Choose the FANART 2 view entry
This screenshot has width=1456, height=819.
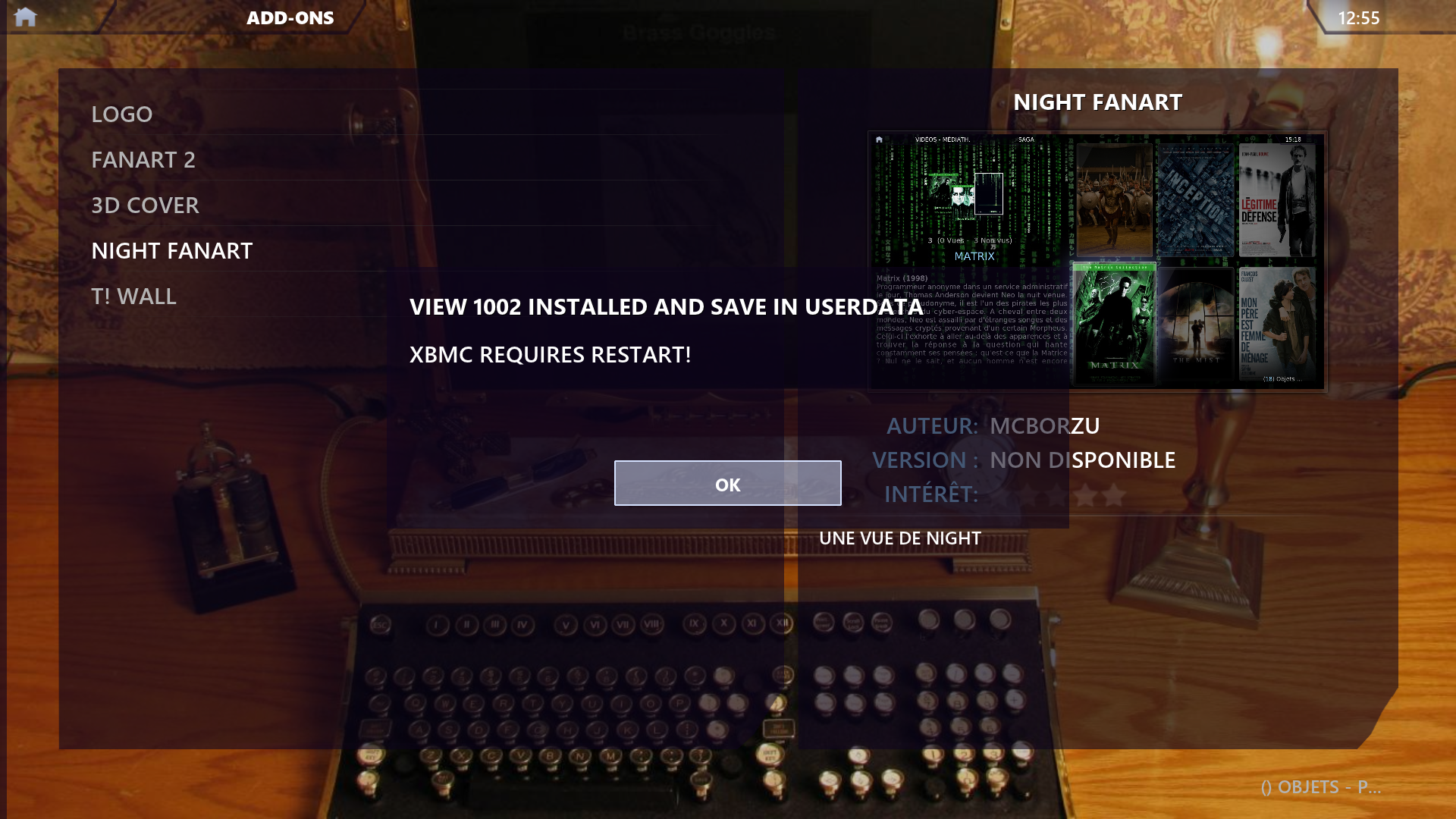tap(143, 159)
